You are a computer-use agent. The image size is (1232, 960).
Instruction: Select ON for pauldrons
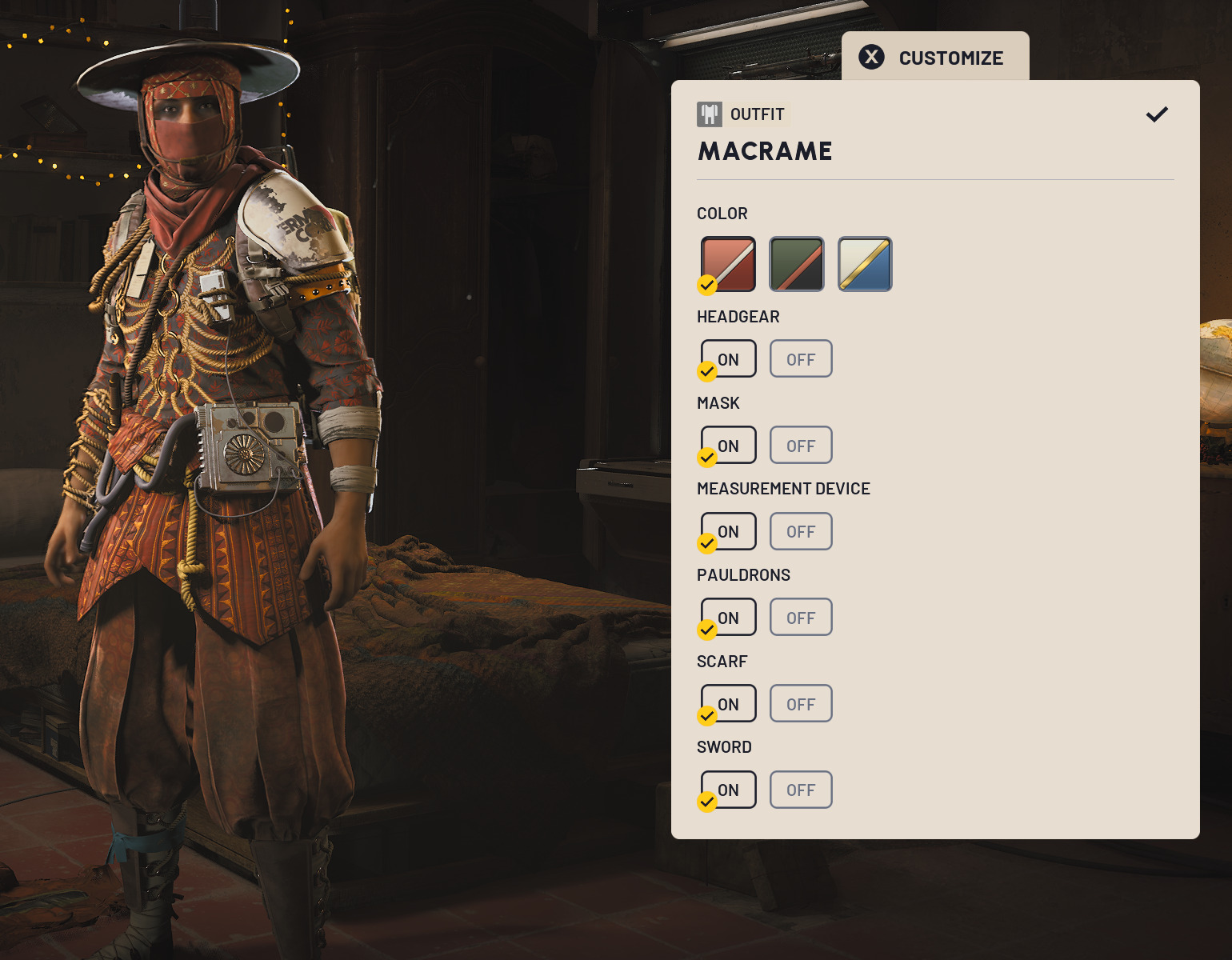pyautogui.click(x=729, y=618)
